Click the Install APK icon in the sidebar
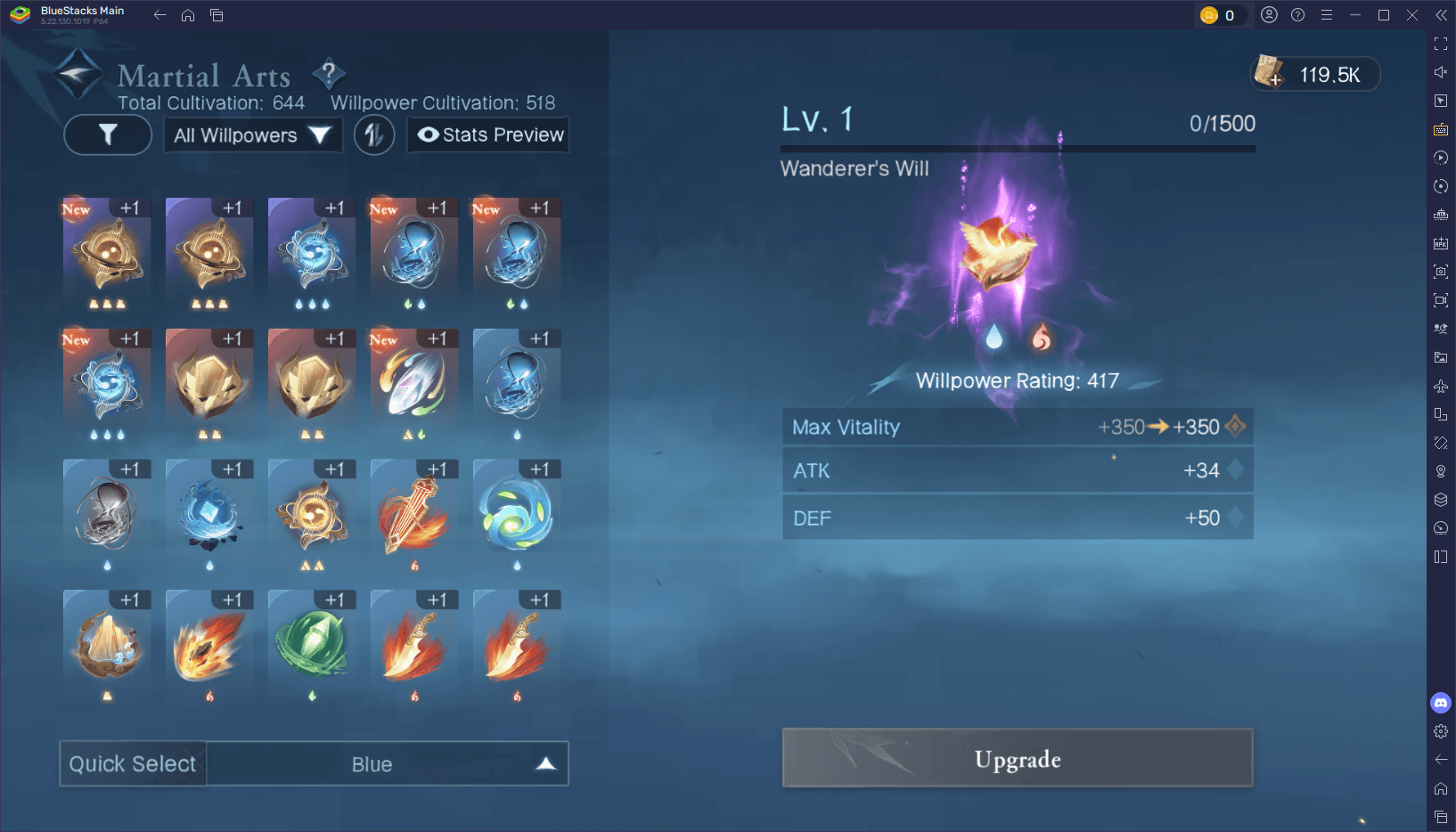Screen dimensions: 1456x832 [1440, 242]
